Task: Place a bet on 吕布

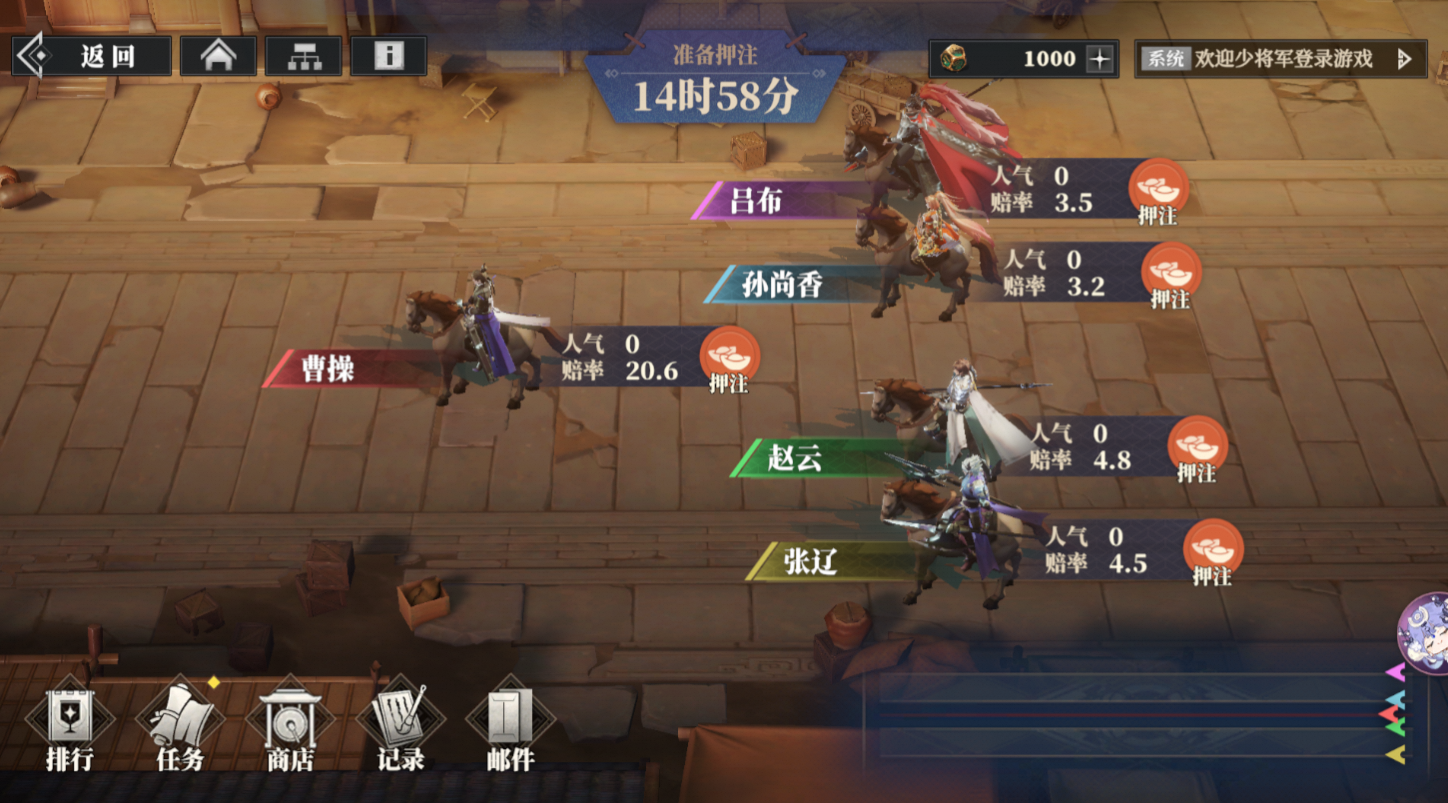Action: click(1158, 191)
